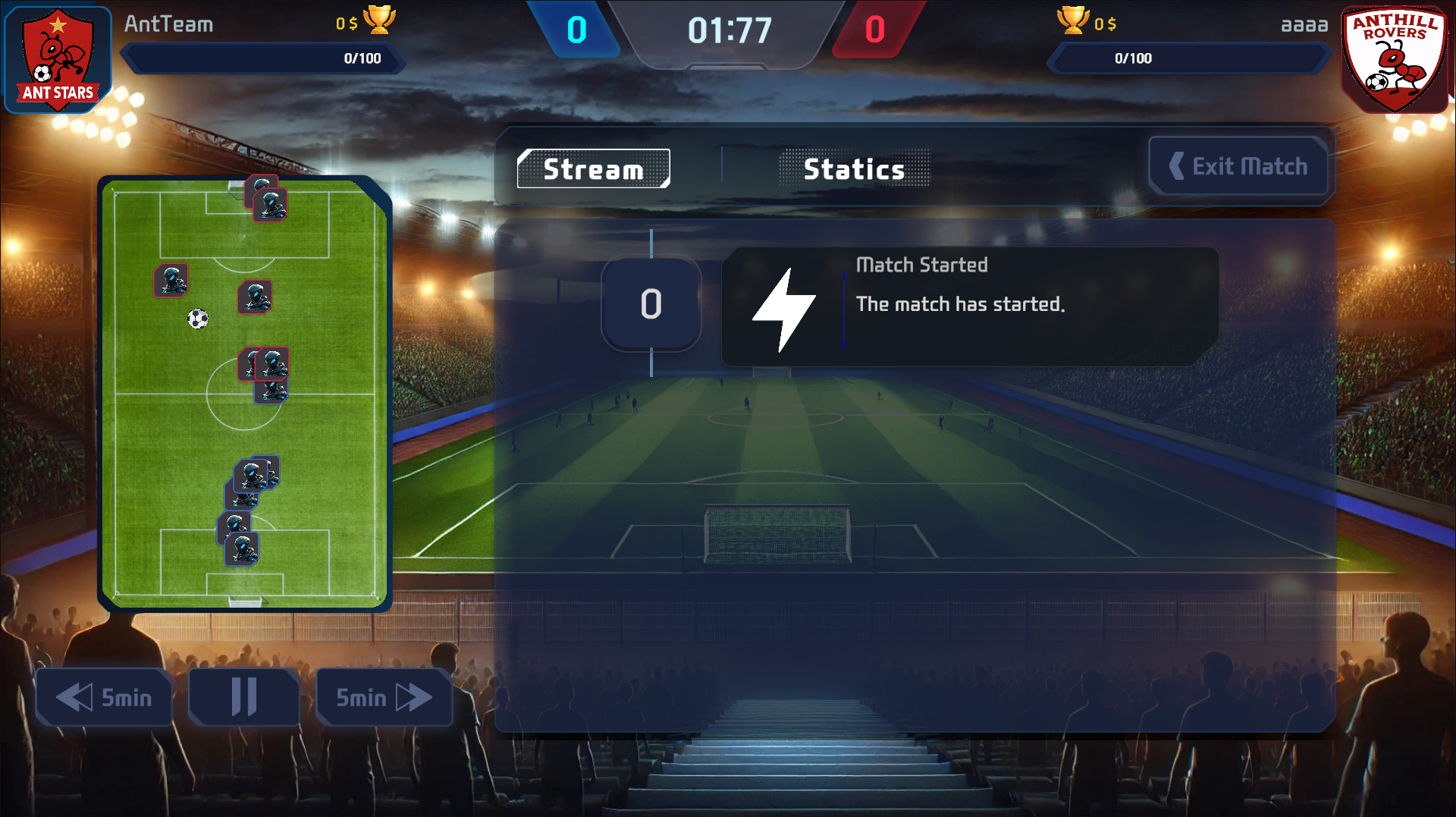Select the 0 minute marker on the event timeline

(x=651, y=304)
